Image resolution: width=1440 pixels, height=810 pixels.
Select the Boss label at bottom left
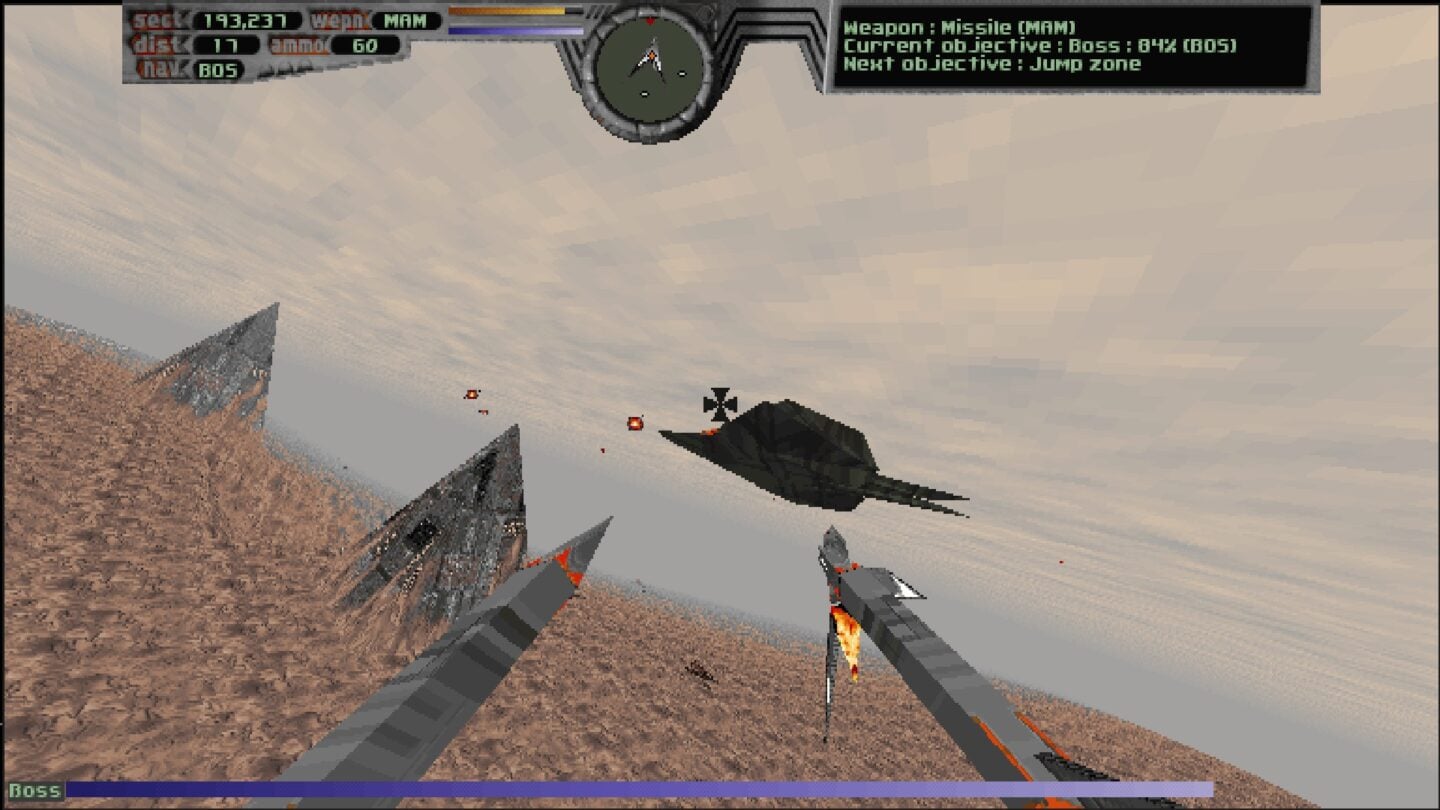click(x=36, y=788)
